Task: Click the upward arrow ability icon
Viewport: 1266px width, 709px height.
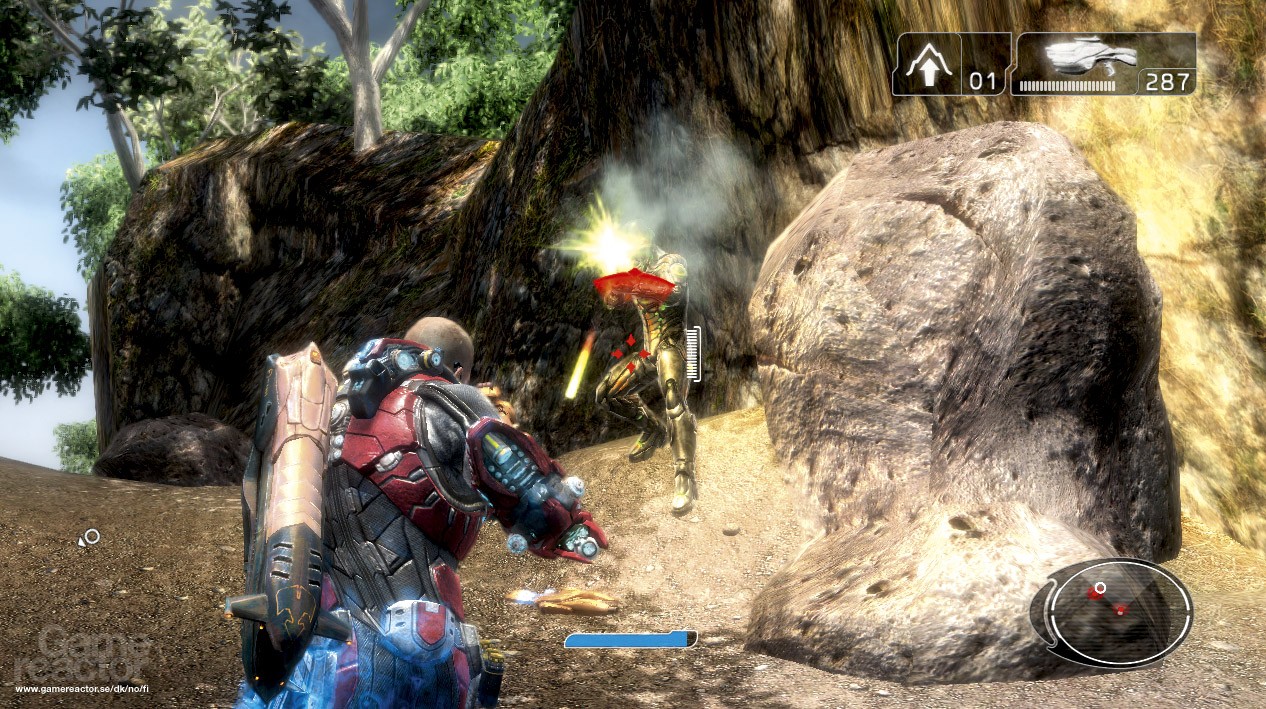Action: (x=927, y=66)
